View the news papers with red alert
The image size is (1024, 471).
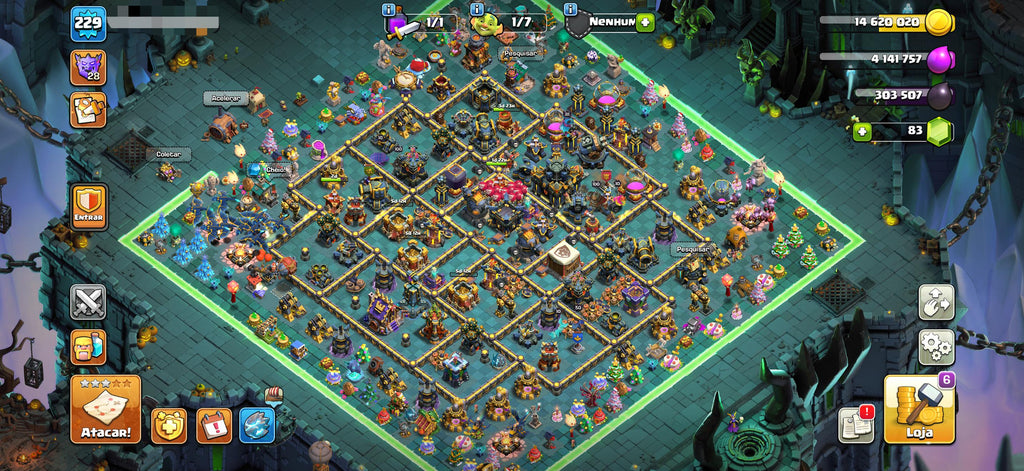click(856, 424)
